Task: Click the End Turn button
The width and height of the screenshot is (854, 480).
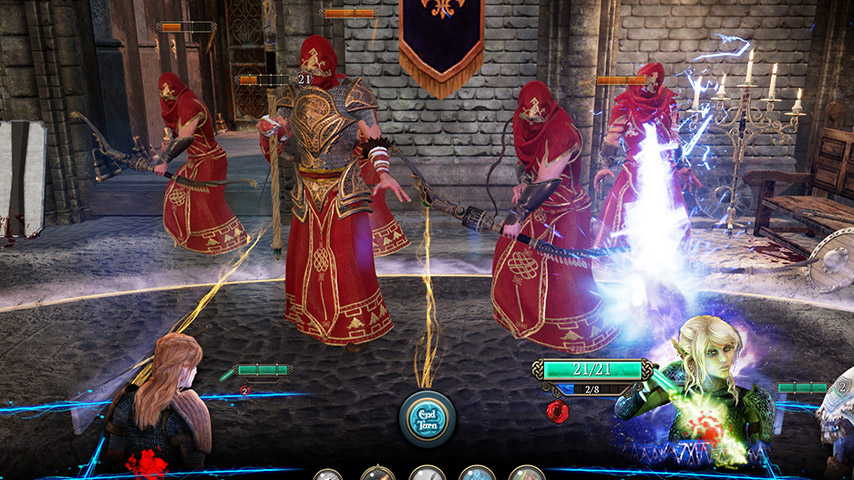Action: point(427,417)
